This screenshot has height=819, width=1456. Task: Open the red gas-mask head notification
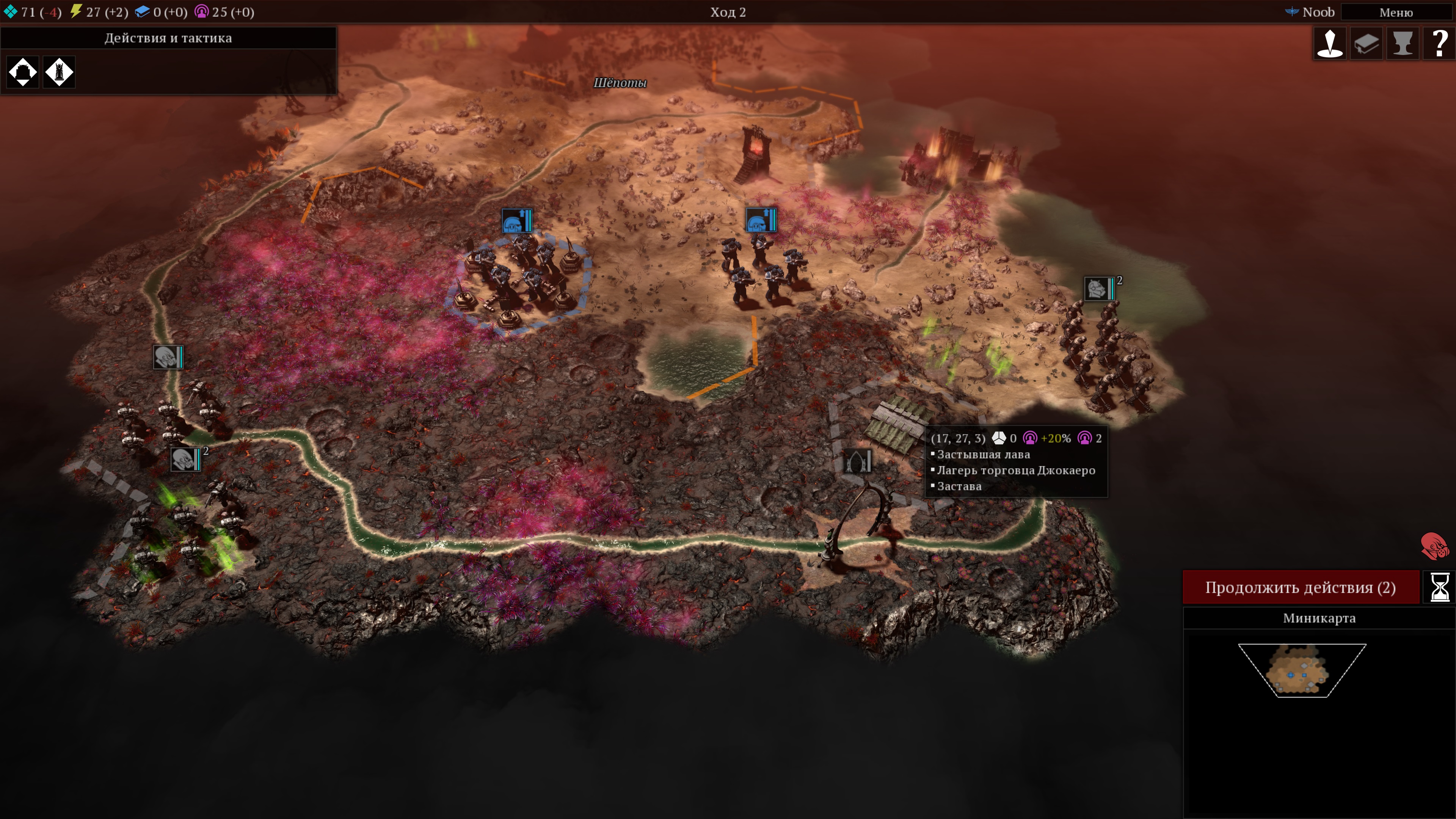click(x=1434, y=546)
